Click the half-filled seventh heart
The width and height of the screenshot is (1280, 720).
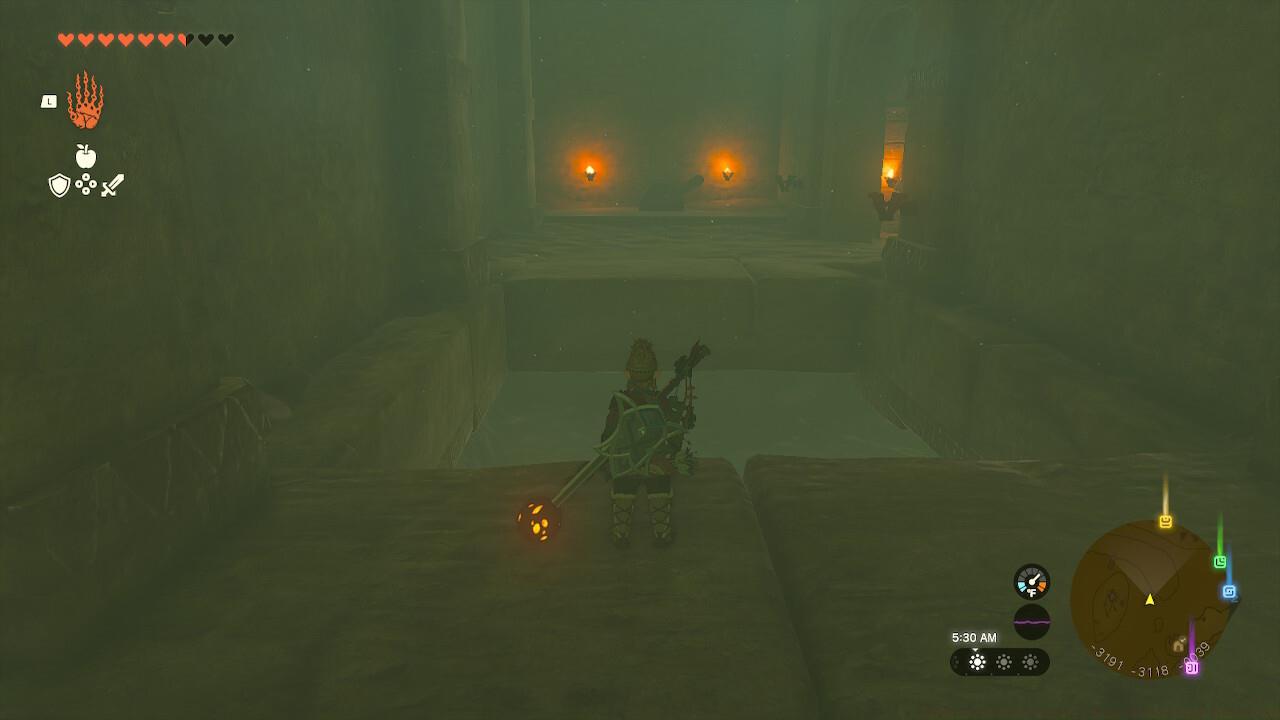click(x=184, y=39)
